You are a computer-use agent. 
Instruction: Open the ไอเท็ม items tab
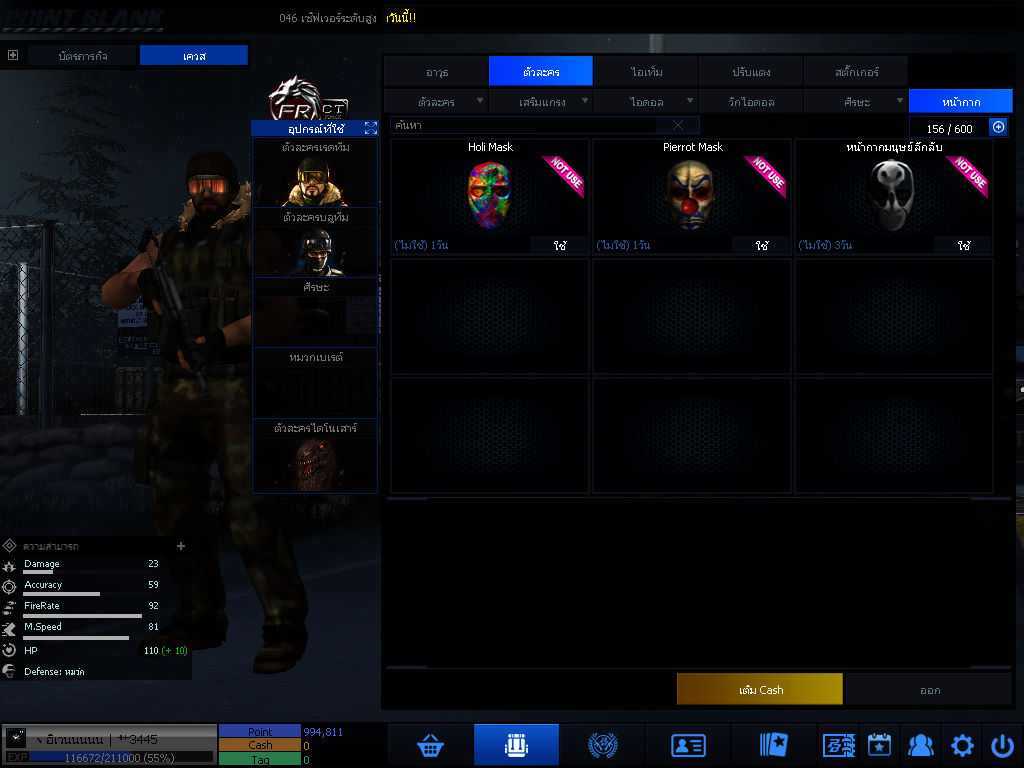click(646, 72)
